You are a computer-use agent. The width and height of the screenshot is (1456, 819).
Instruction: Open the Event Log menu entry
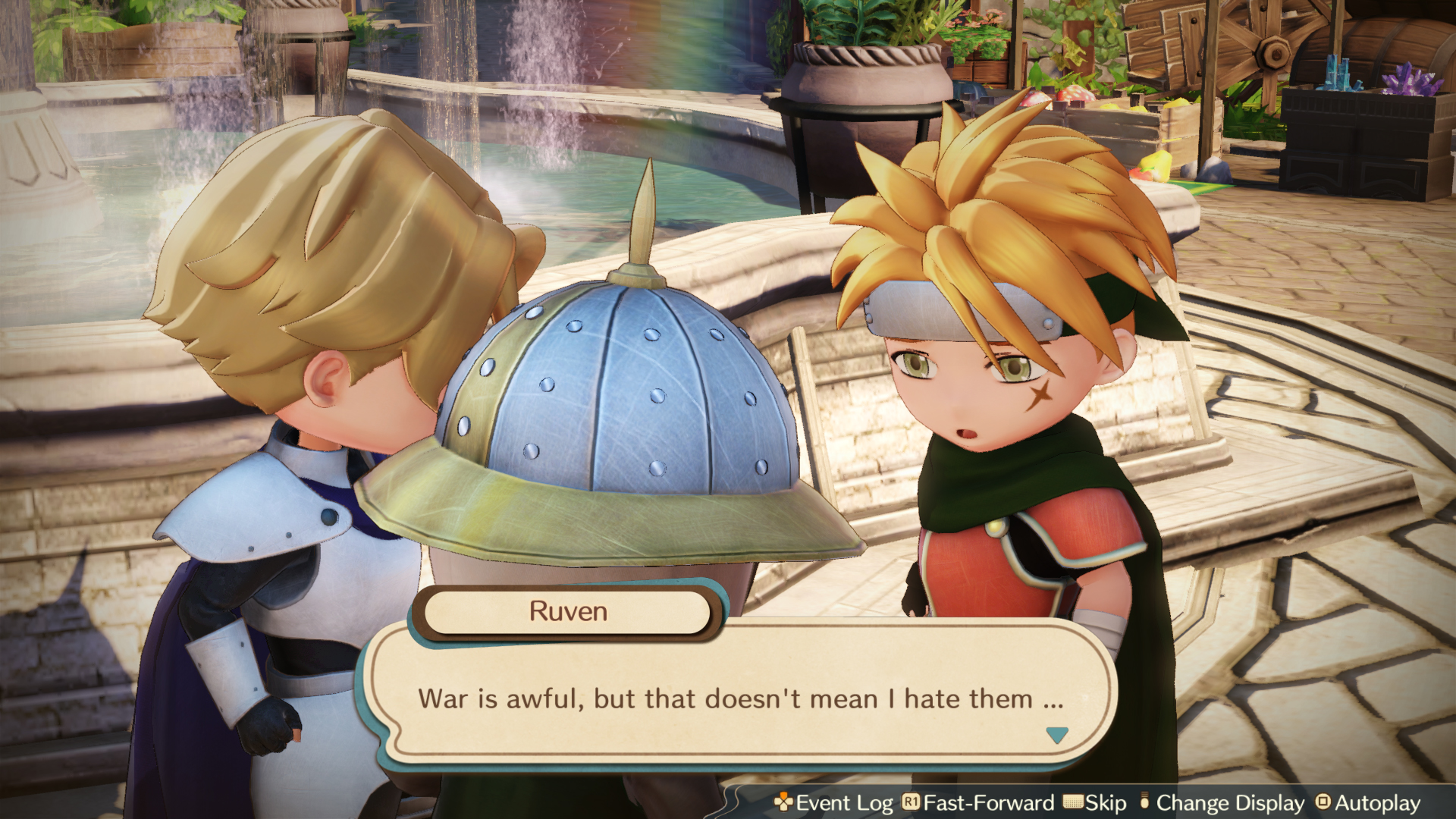pos(846,803)
